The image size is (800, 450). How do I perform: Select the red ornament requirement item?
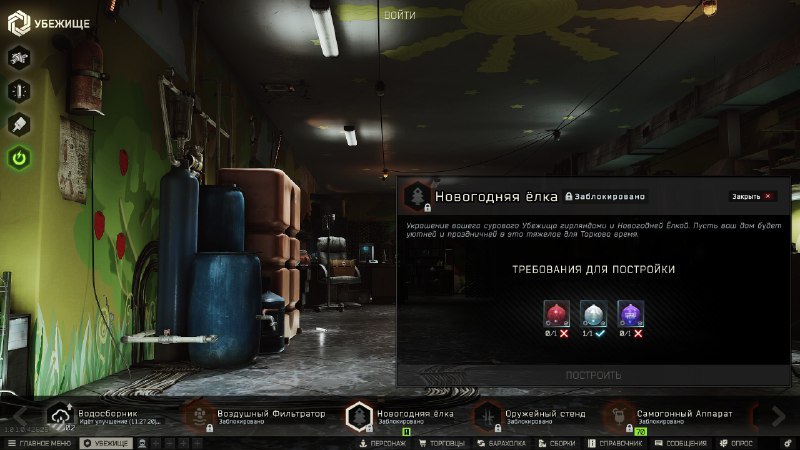tap(556, 313)
